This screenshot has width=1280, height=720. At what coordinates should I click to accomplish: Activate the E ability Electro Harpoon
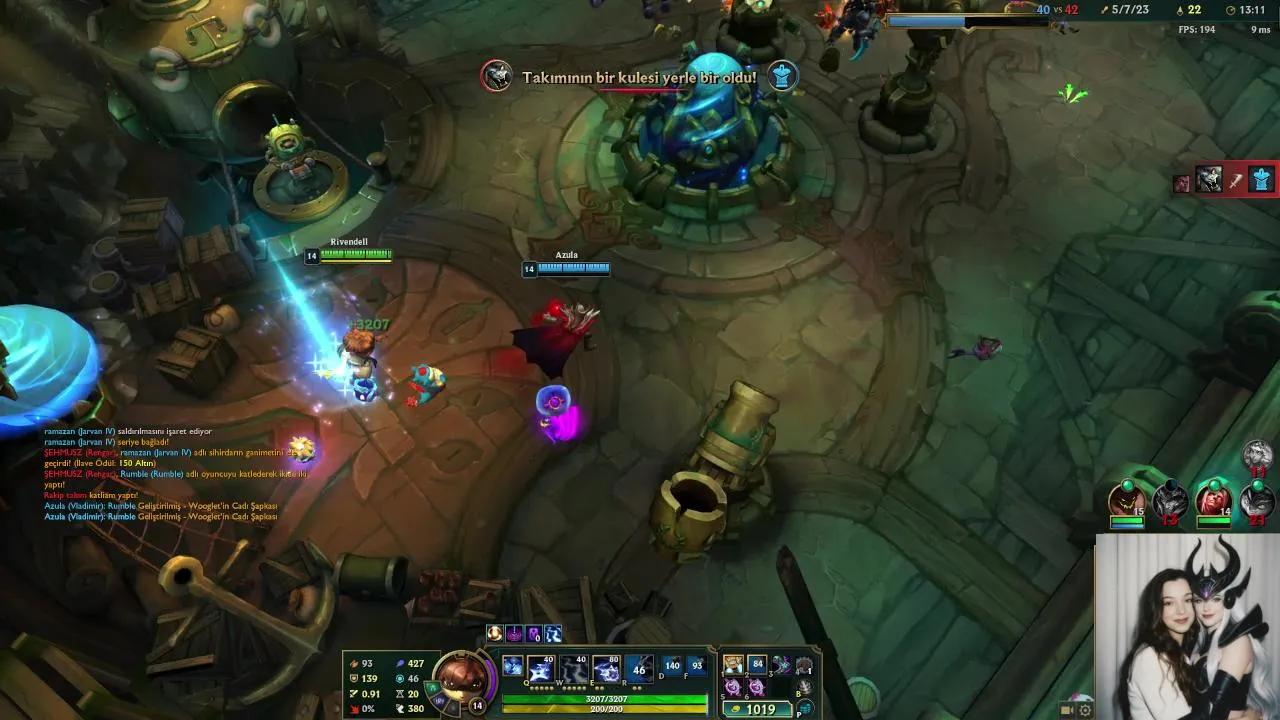pos(606,666)
